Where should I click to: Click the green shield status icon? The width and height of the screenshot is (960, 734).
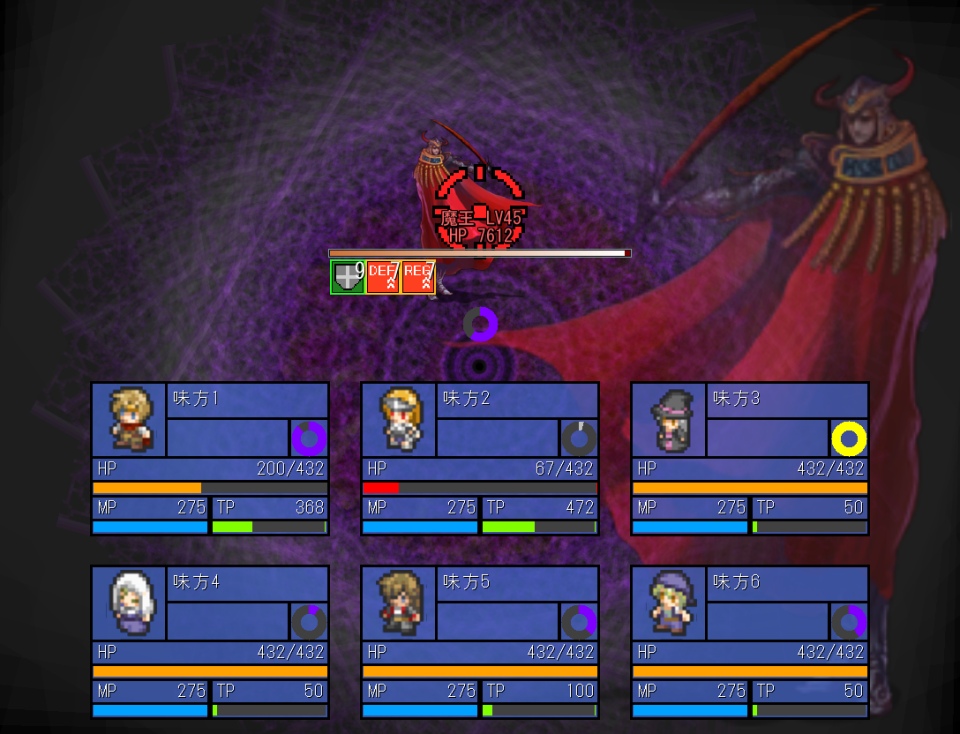pos(347,277)
